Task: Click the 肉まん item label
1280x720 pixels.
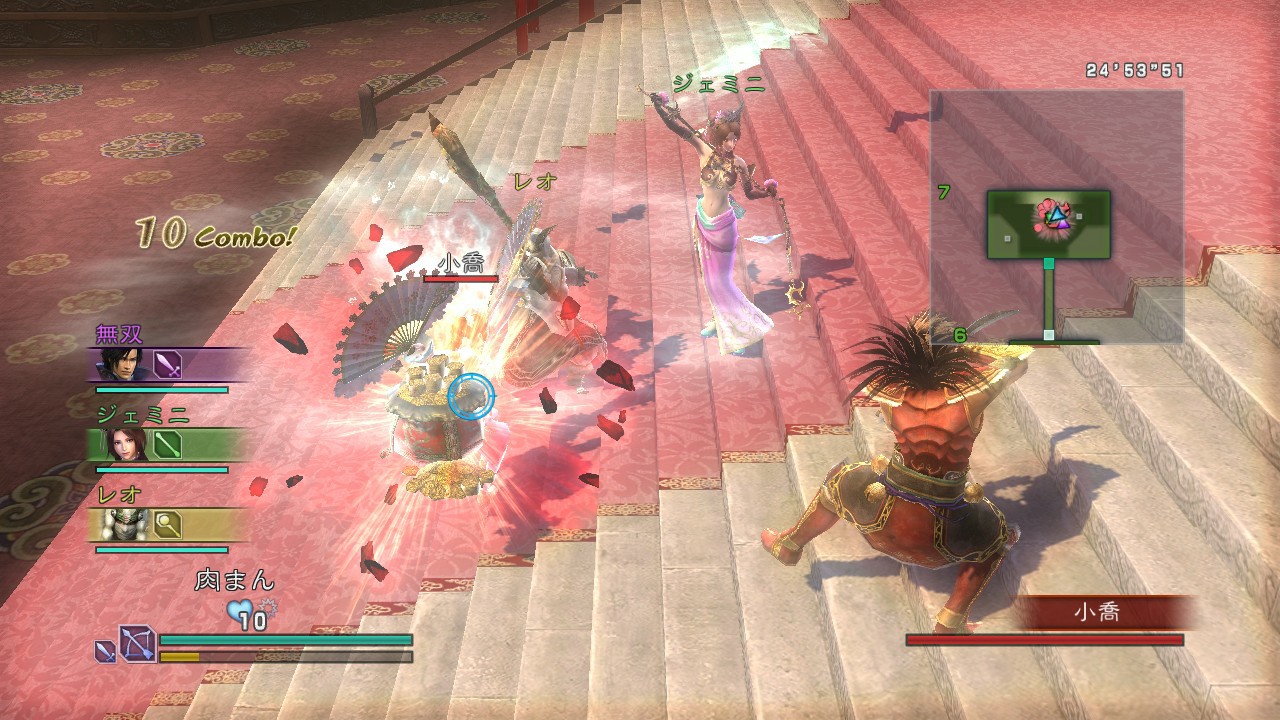Action: [x=235, y=577]
